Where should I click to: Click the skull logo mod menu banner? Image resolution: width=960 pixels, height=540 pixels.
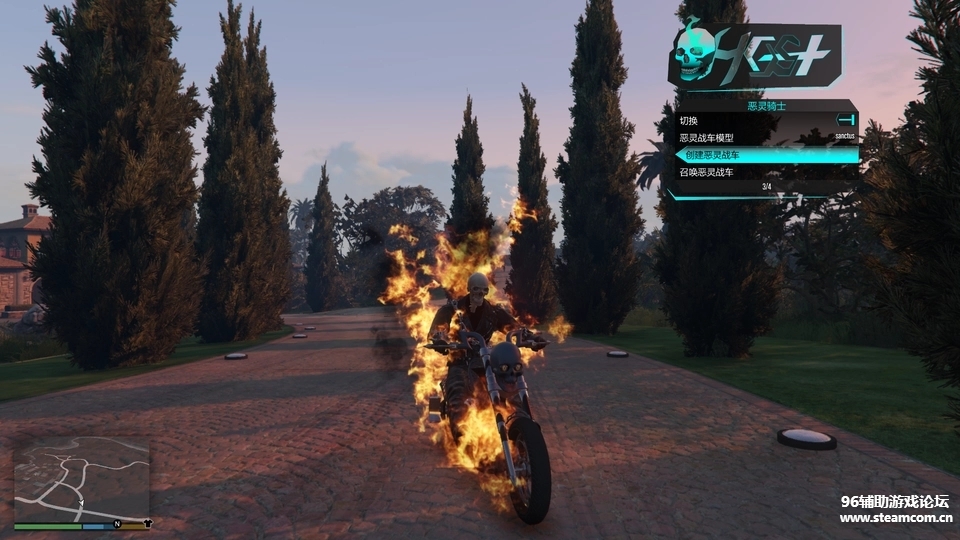pos(755,55)
